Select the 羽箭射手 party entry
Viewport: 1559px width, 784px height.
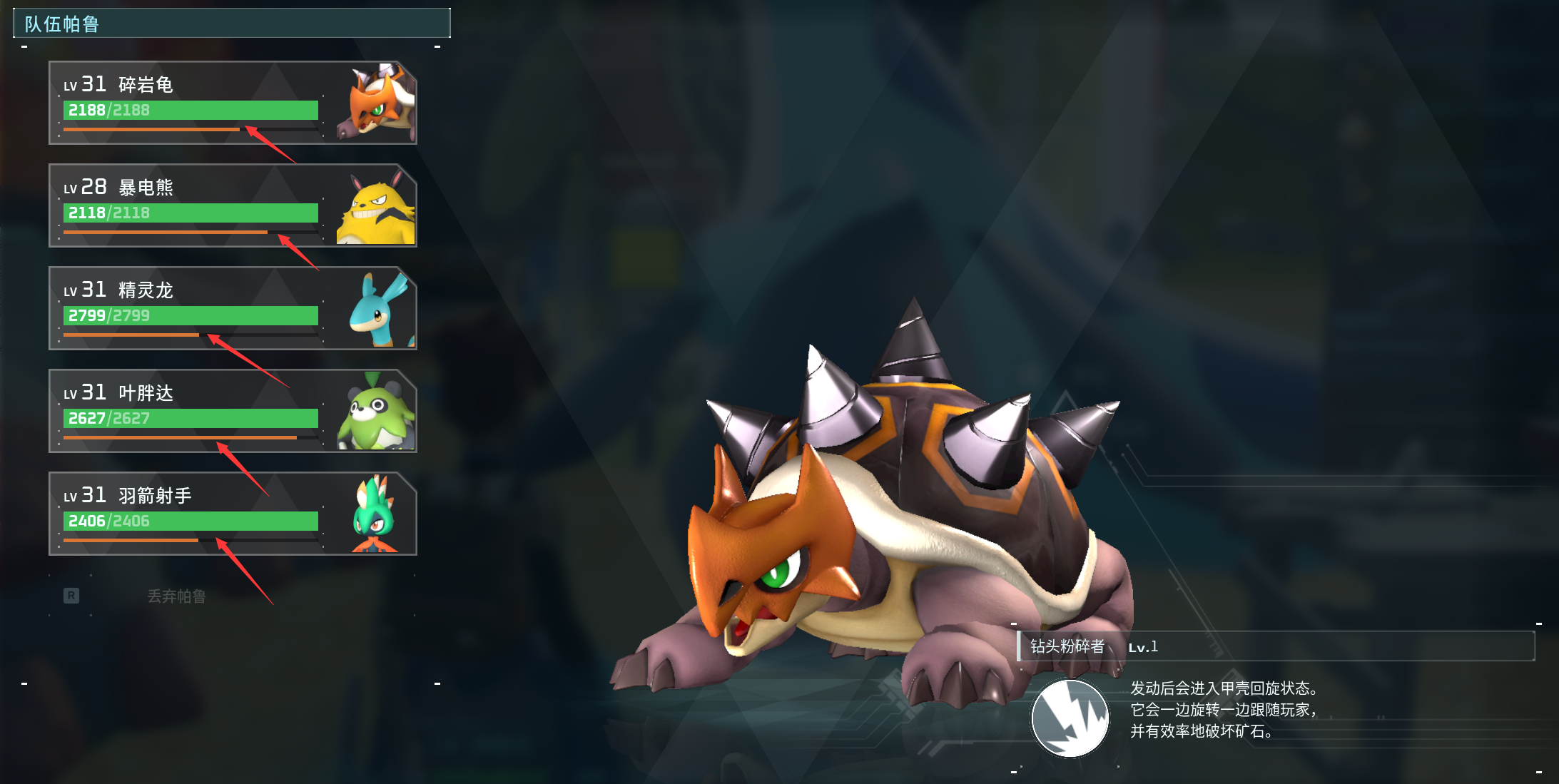(x=233, y=514)
